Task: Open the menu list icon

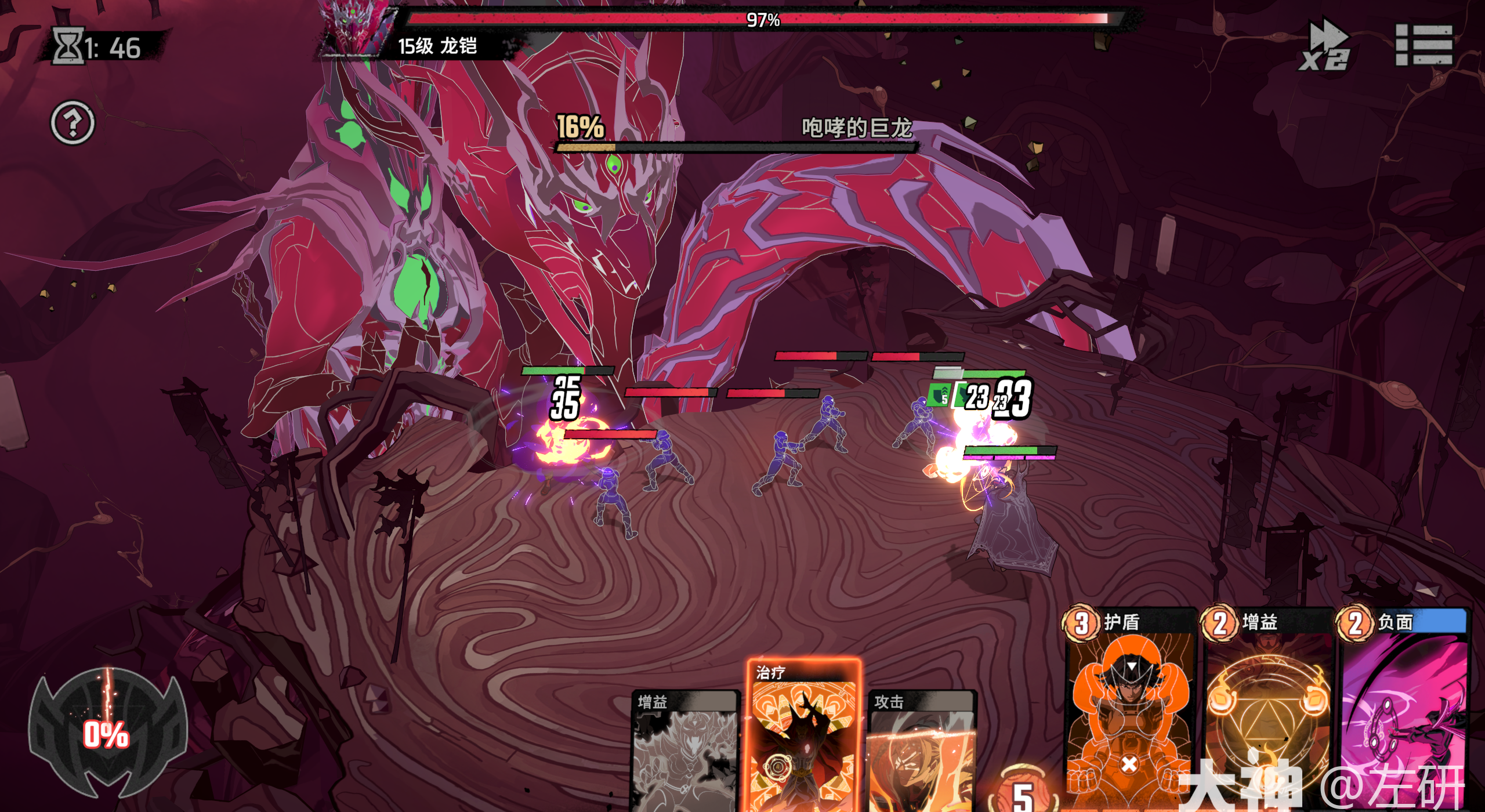Action: click(1424, 45)
